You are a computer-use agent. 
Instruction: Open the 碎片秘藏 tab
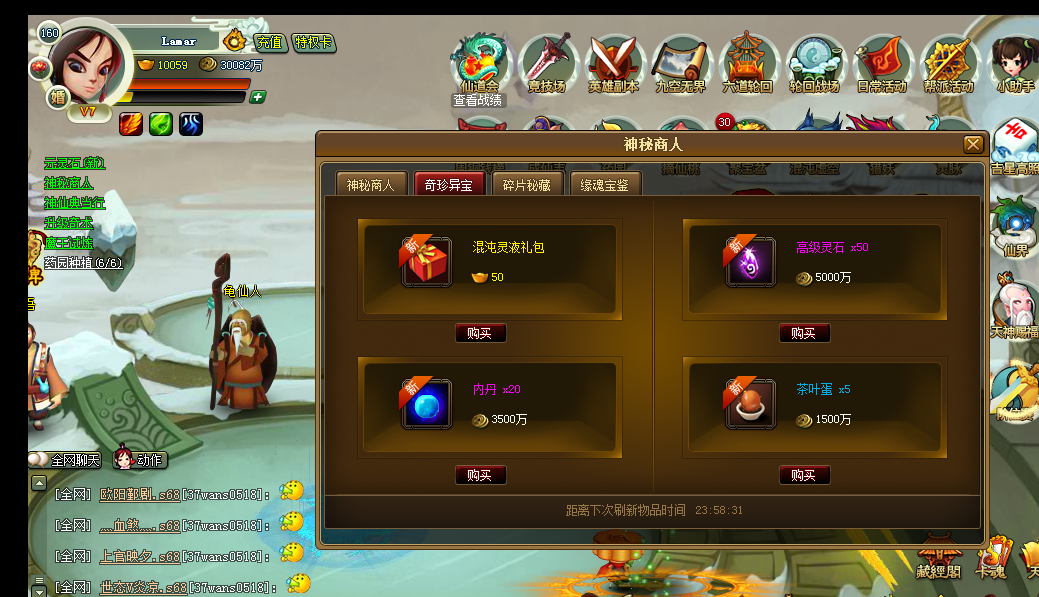527,184
